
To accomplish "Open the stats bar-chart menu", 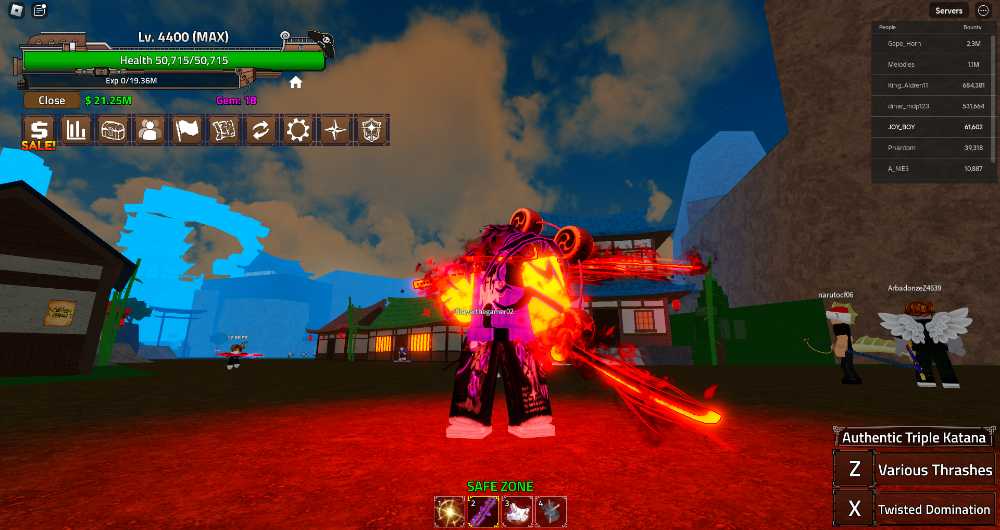I will tap(76, 130).
